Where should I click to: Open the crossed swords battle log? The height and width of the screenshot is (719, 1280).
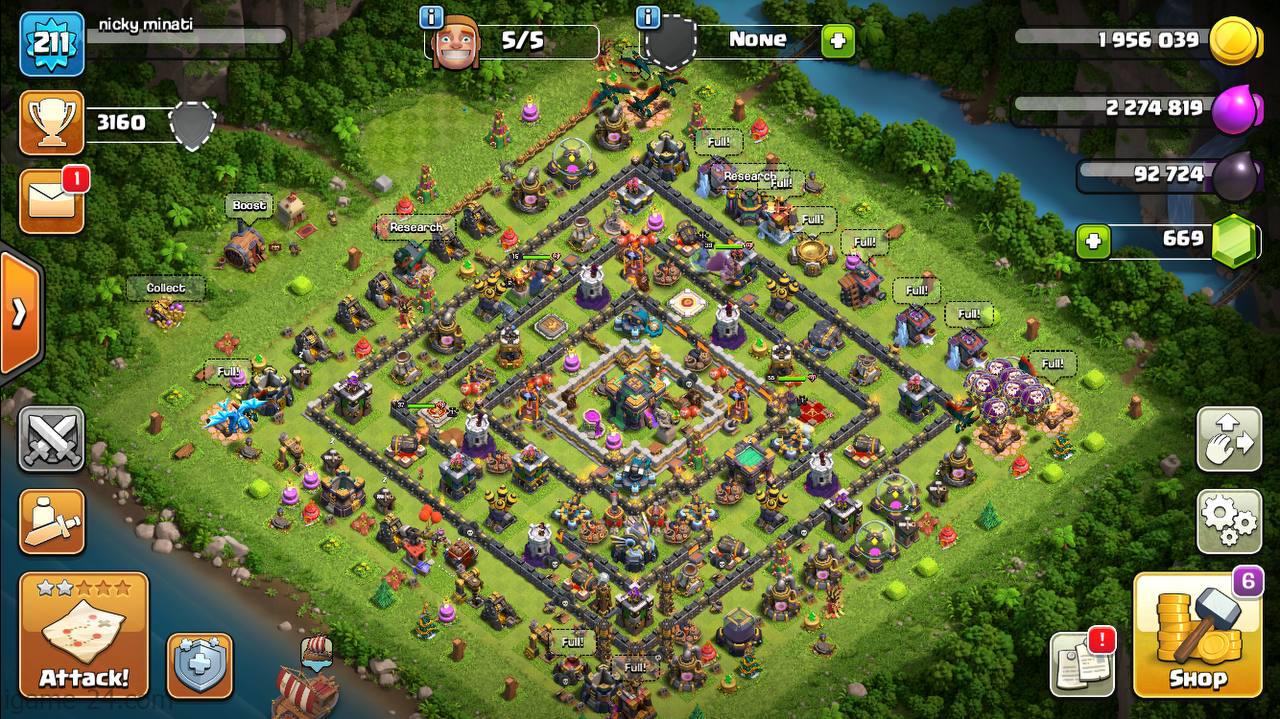click(51, 439)
